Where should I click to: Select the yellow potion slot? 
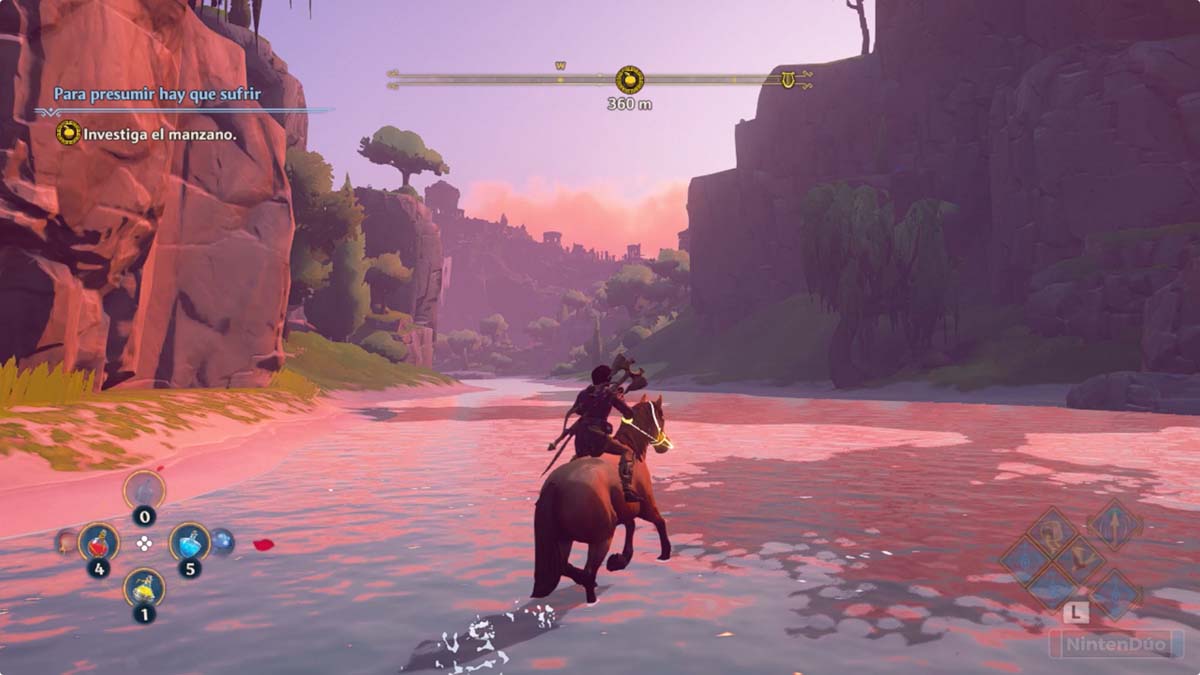(x=144, y=587)
